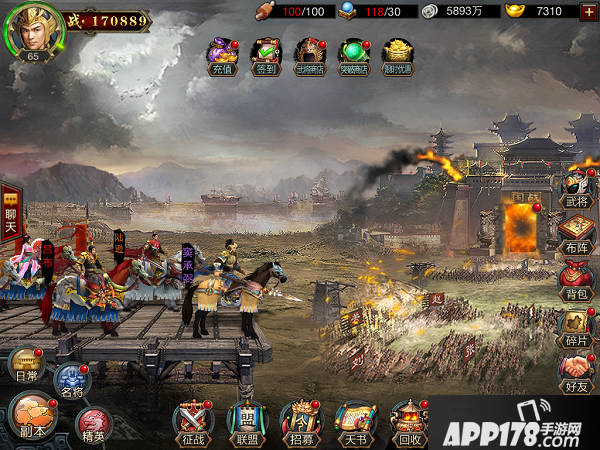Open the 背包 backpack
Viewport: 600px width, 450px height.
click(x=577, y=281)
